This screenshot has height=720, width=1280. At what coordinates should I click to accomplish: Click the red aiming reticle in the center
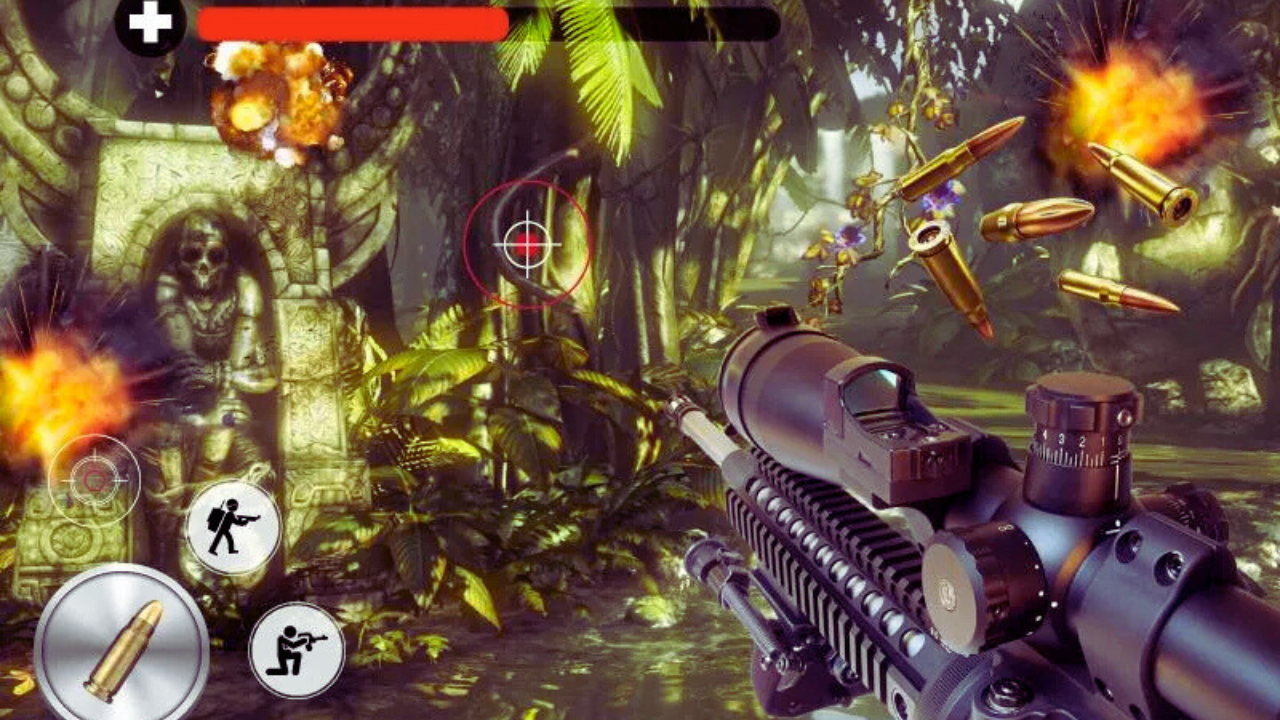528,242
